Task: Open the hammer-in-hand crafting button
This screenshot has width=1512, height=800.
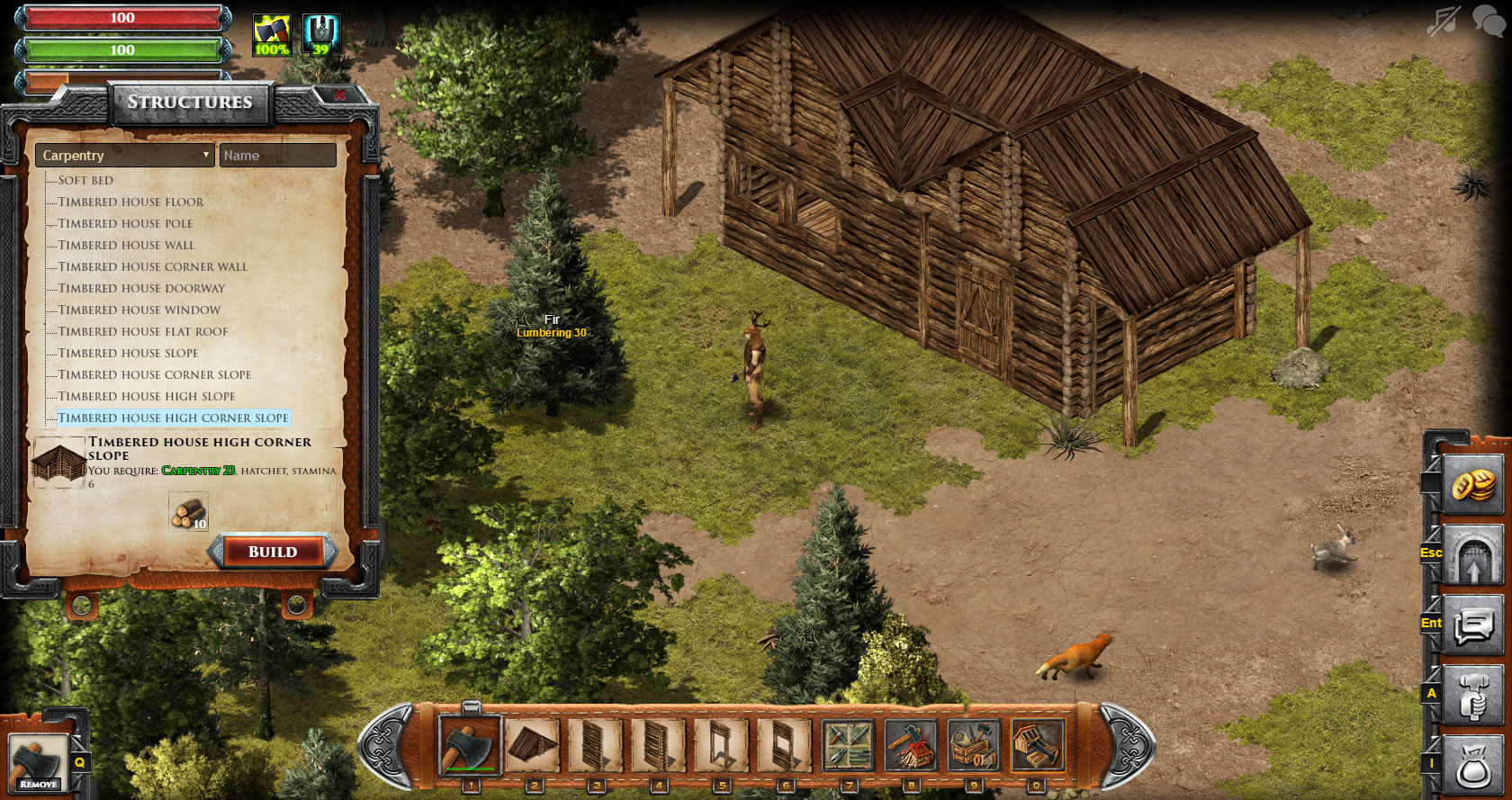Action: 1473,696
